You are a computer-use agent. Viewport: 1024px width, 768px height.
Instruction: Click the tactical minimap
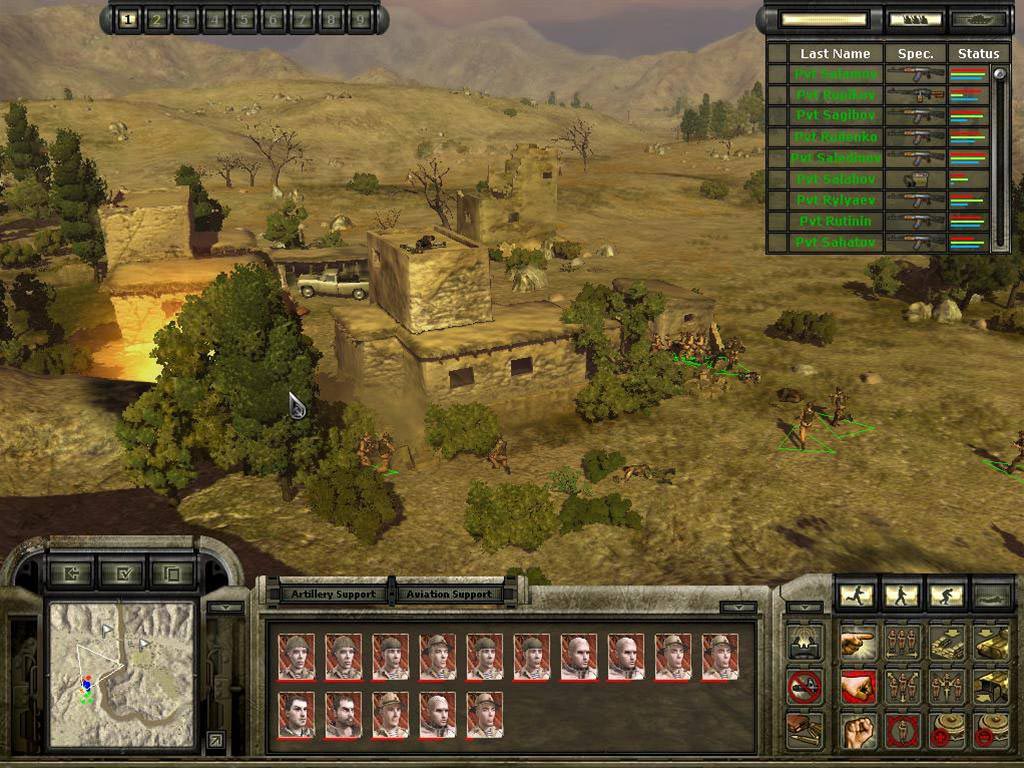pyautogui.click(x=122, y=673)
